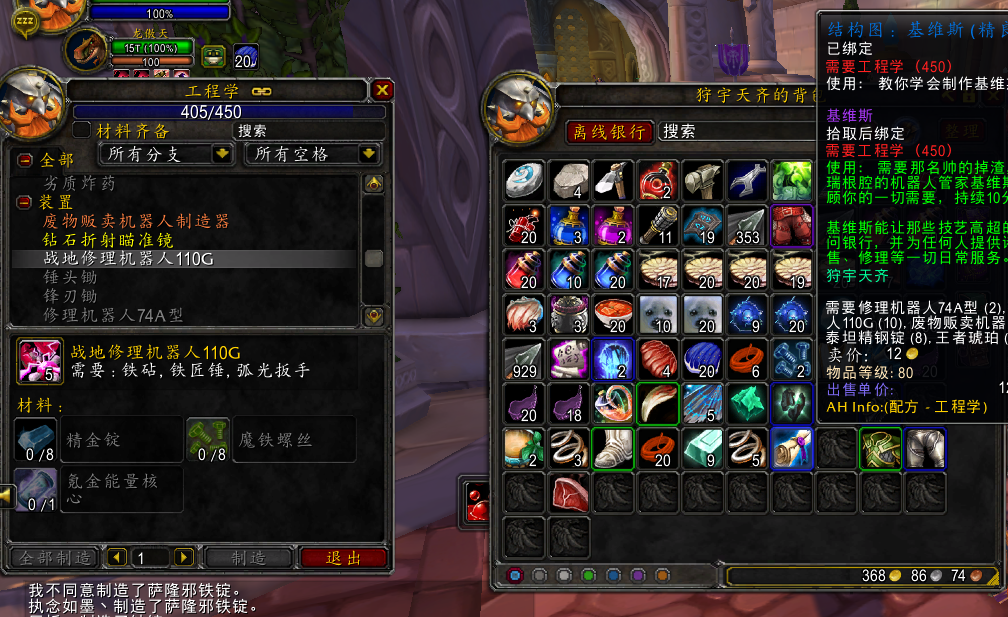Select the raw meat item in bag
The width and height of the screenshot is (1008, 617).
(x=569, y=493)
